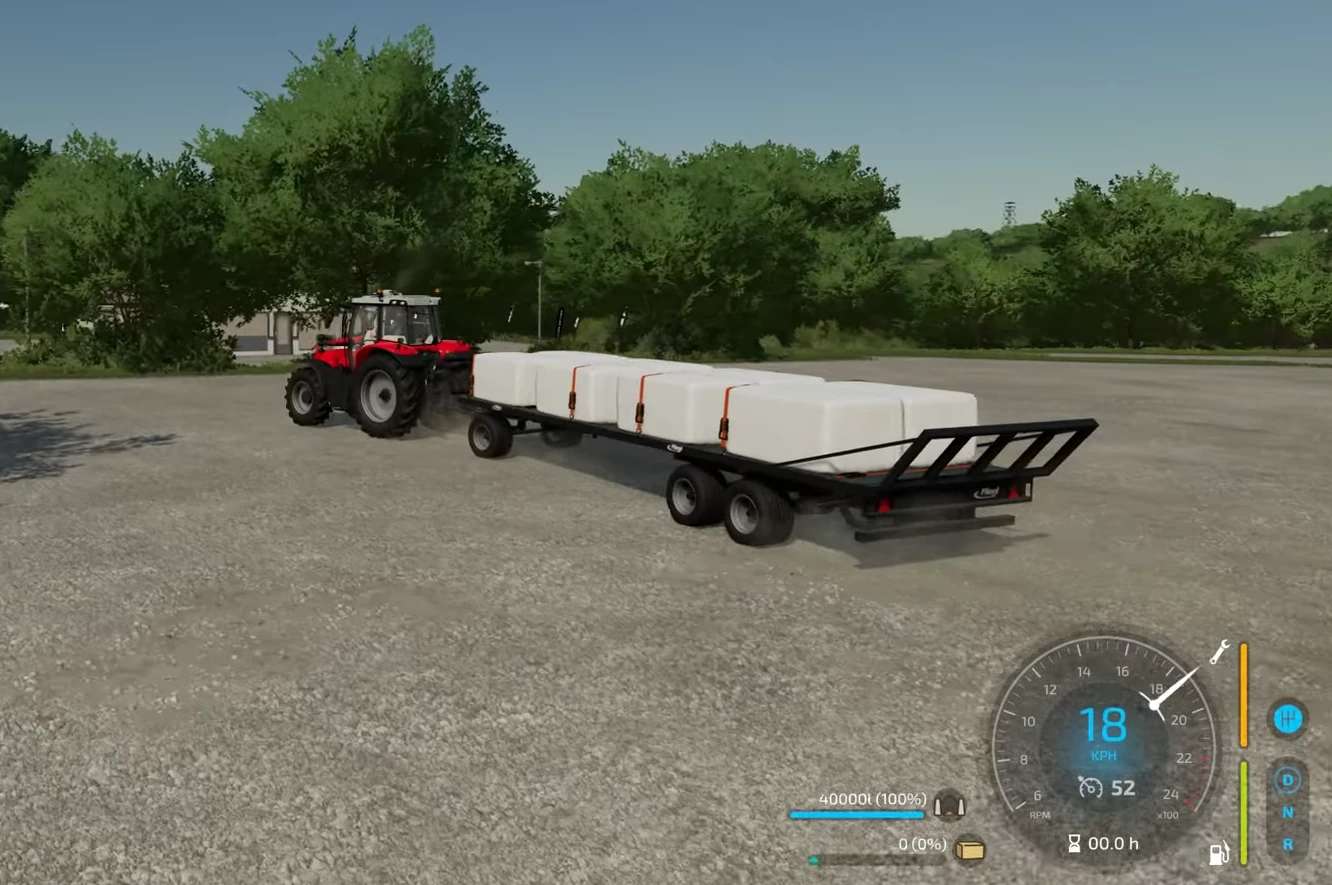Click the wrench maintenance icon
Image resolution: width=1332 pixels, height=885 pixels.
pos(1217,652)
